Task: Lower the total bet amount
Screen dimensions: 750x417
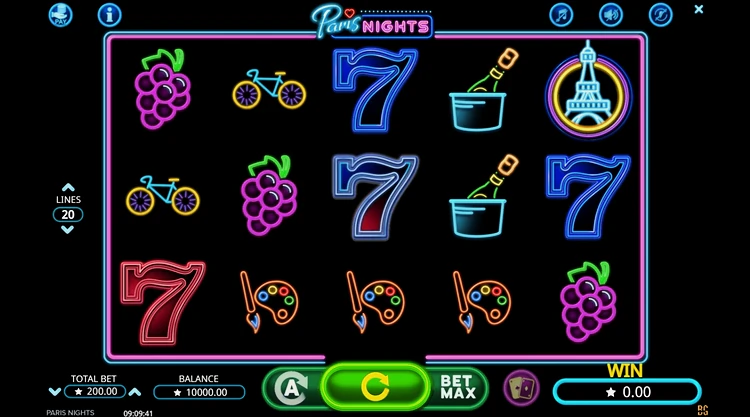Action: click(55, 392)
